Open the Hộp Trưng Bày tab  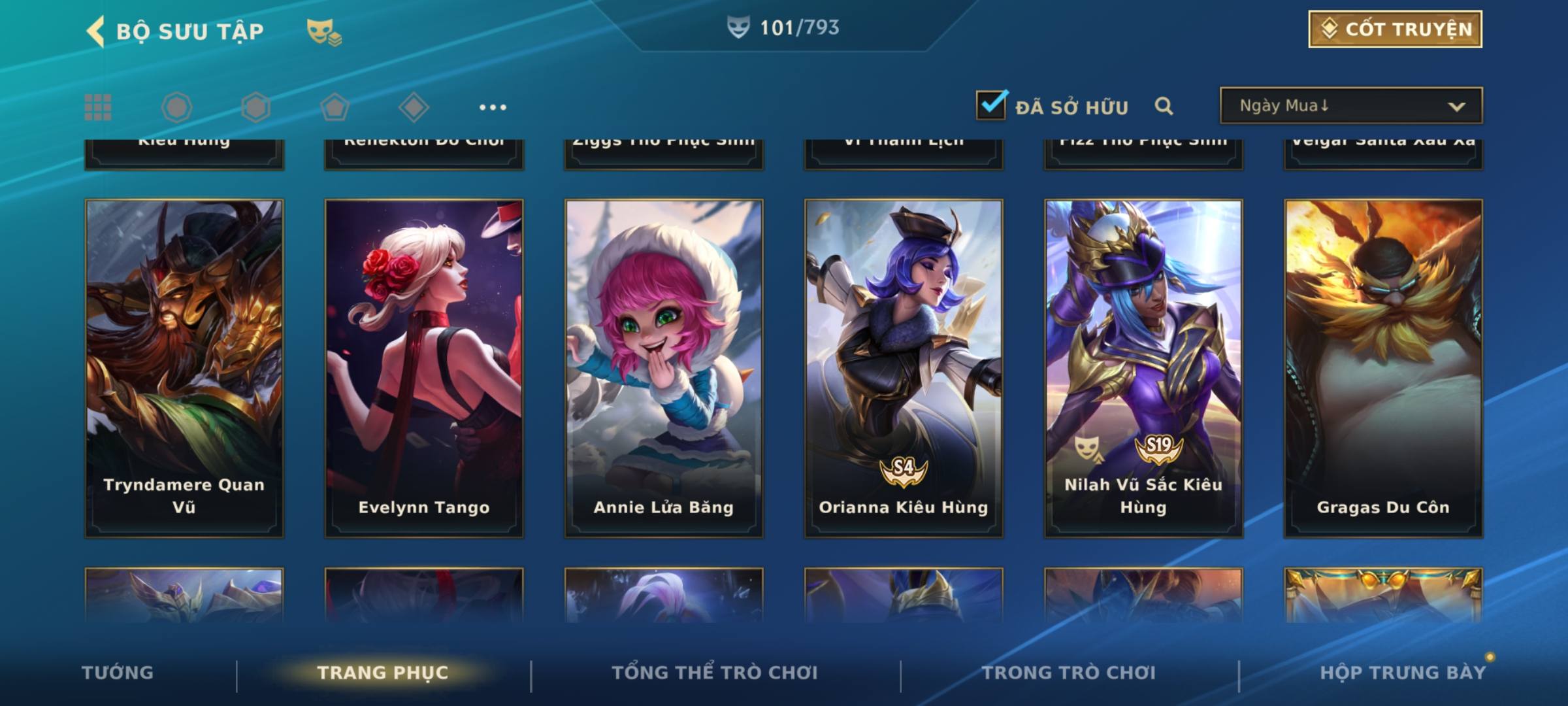[1403, 673]
